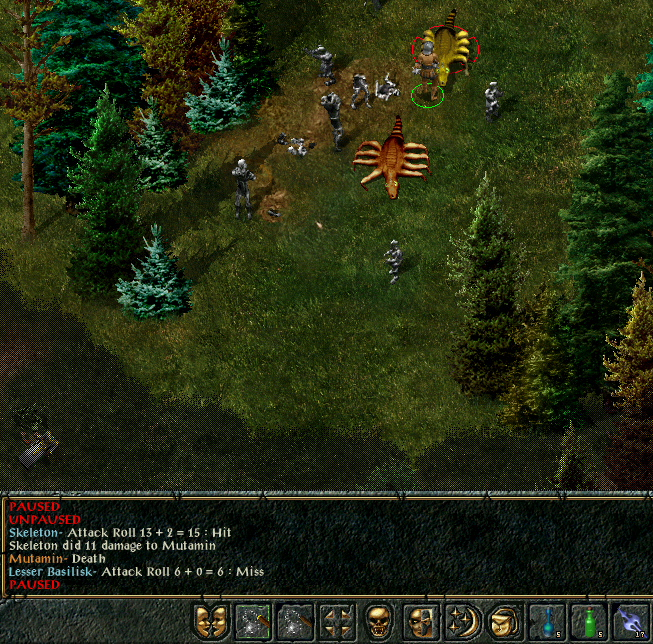The image size is (653, 644).
Task: Use the green potion quick item
Action: (x=589, y=621)
